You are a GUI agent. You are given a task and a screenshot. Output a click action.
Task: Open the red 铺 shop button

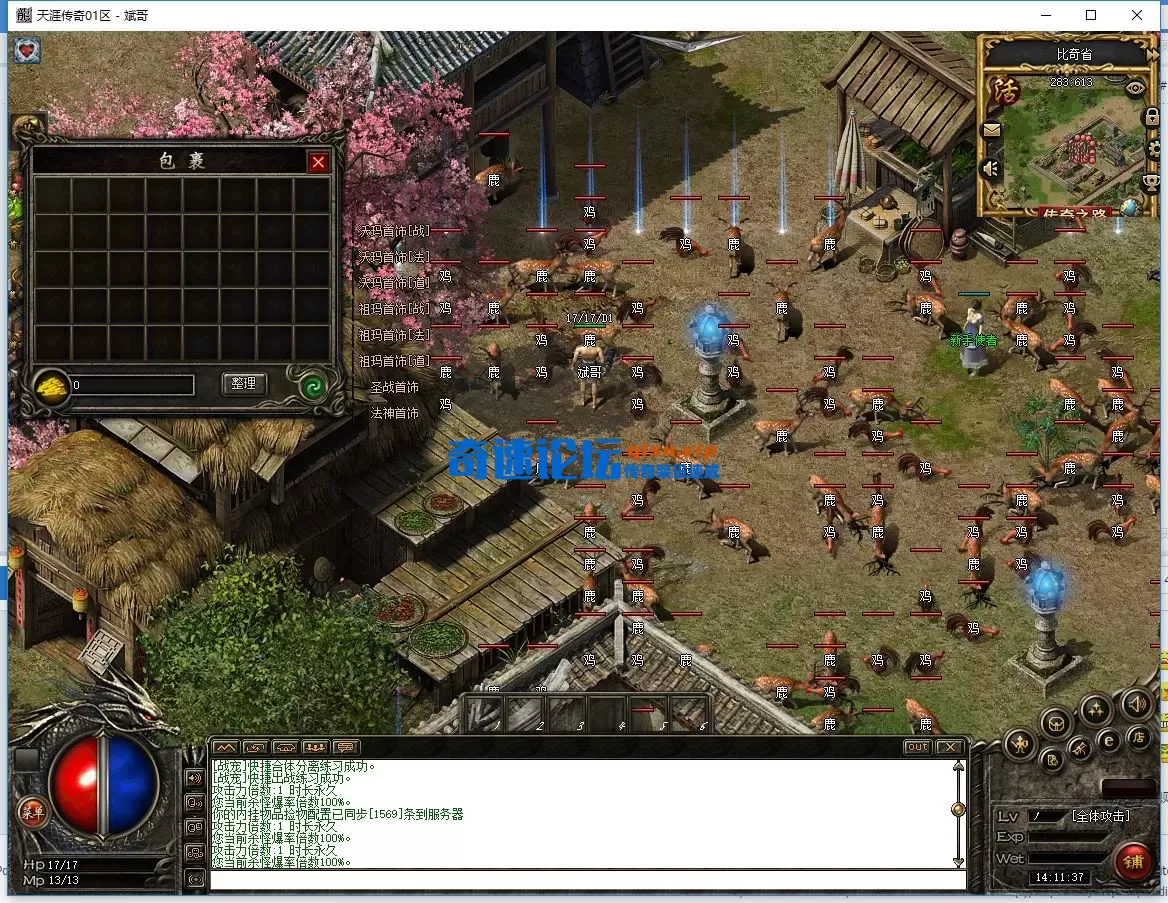point(1133,862)
